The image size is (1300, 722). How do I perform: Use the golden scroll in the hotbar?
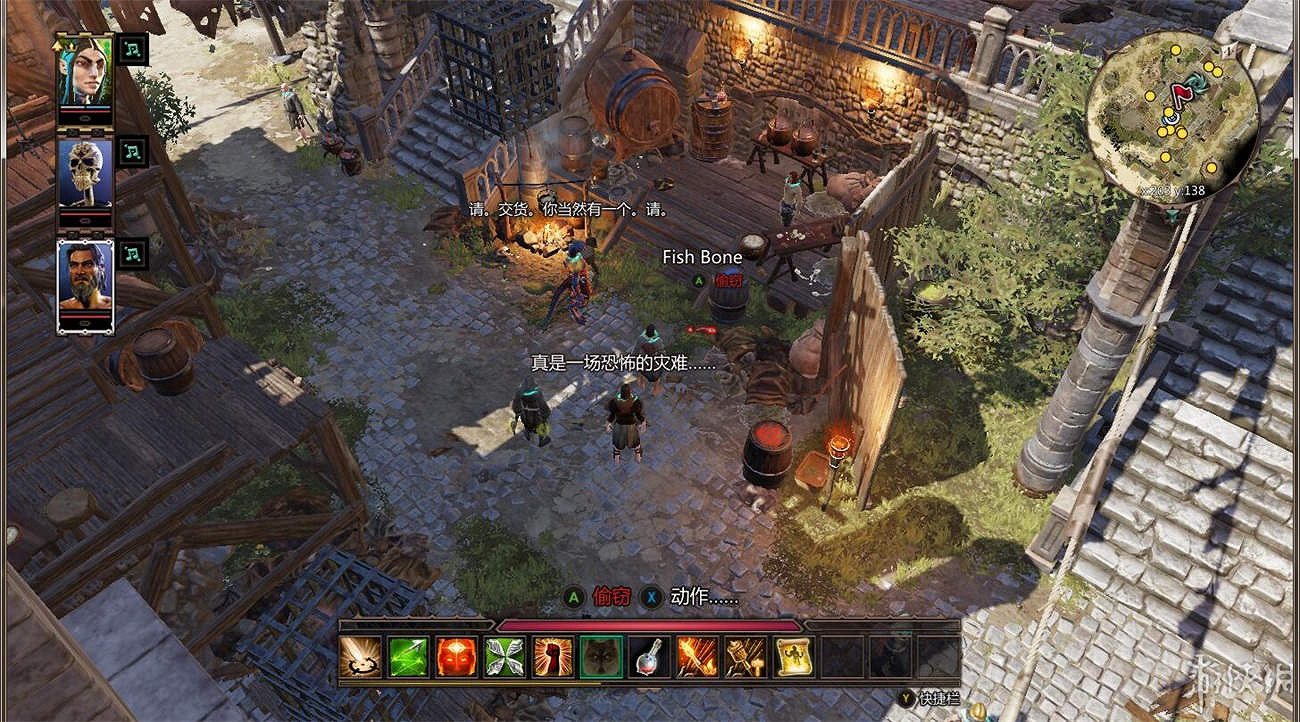click(x=794, y=656)
